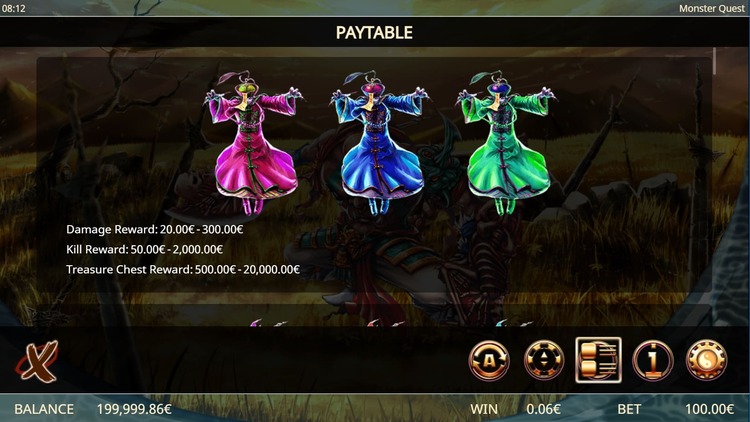Click the paytable scrollbar
The height and width of the screenshot is (422, 750).
click(714, 62)
